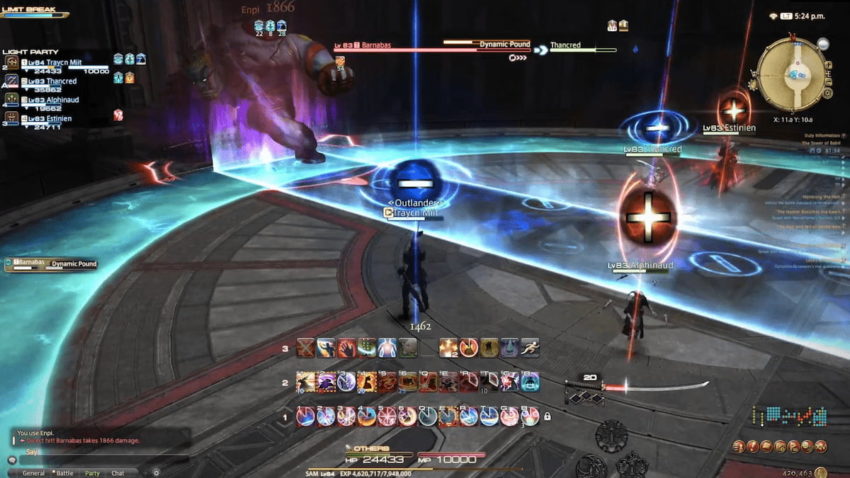Click the chat text input field

pos(100,459)
